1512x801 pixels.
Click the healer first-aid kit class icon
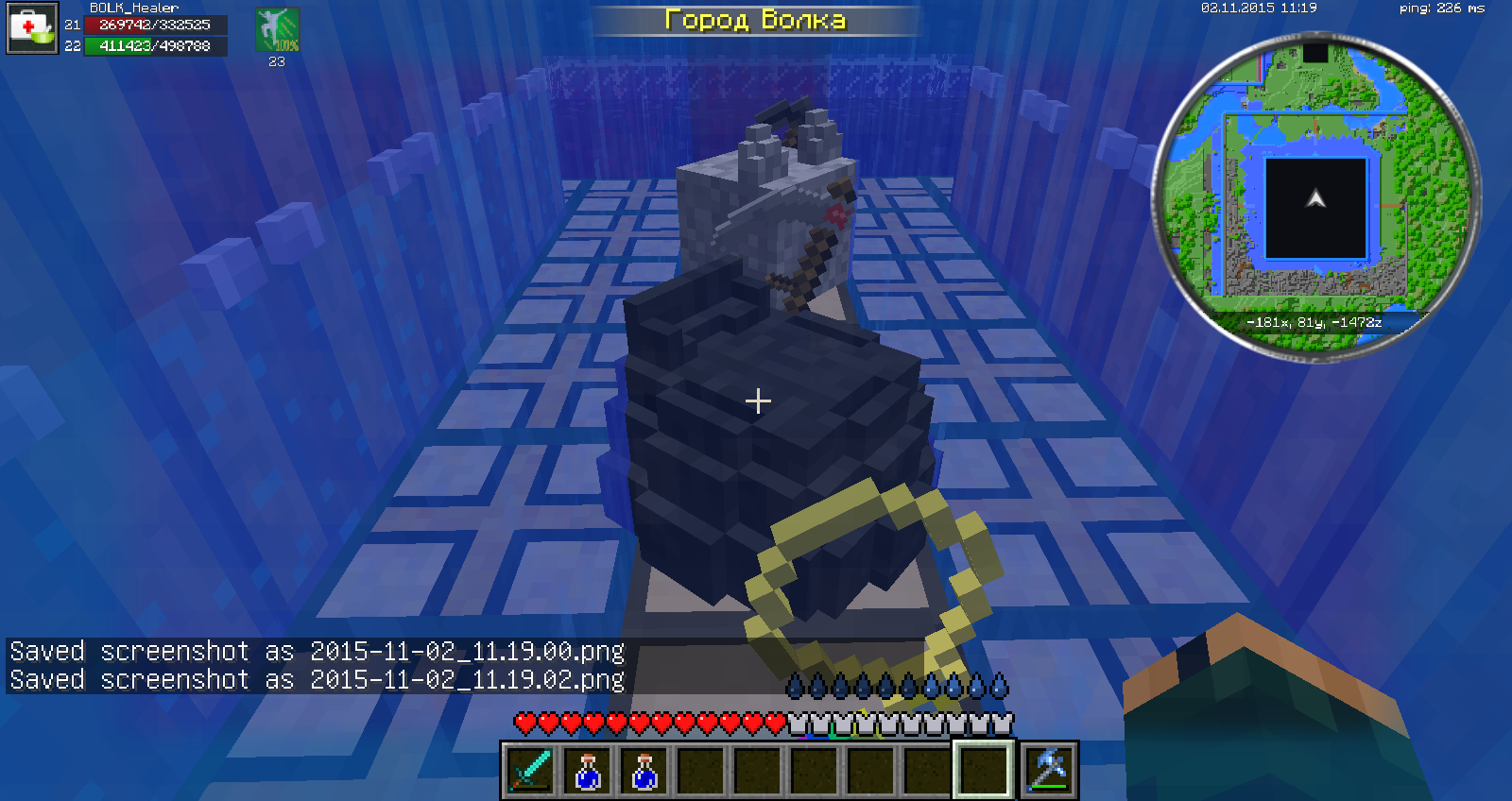(x=32, y=28)
